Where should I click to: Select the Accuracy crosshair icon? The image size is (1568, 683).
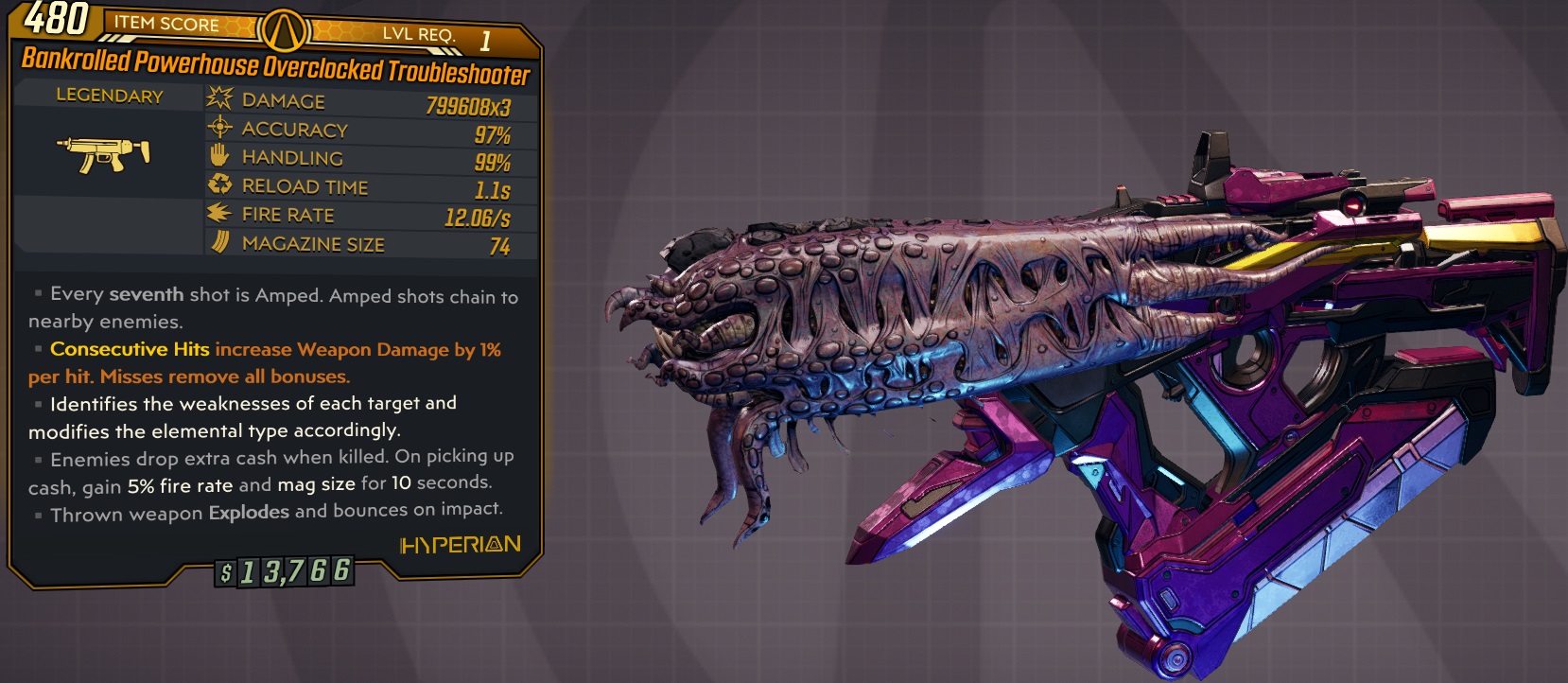(218, 127)
